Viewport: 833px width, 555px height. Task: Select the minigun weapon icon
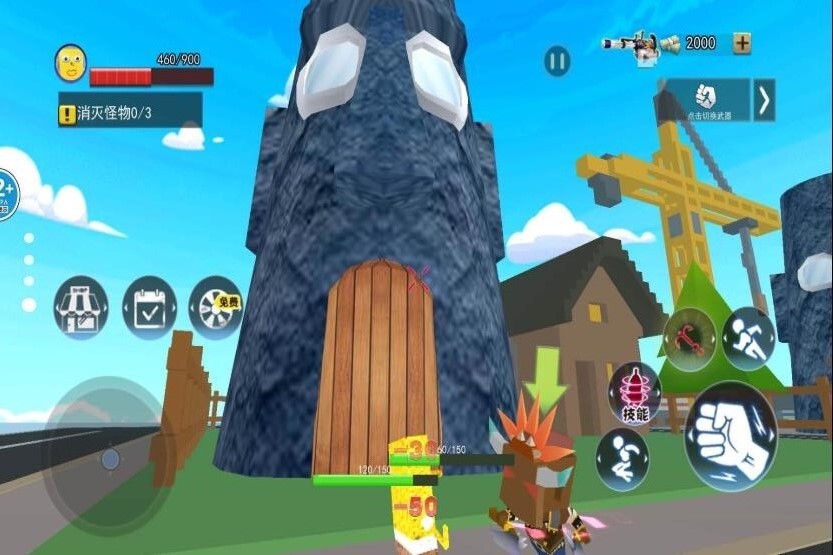coord(636,46)
